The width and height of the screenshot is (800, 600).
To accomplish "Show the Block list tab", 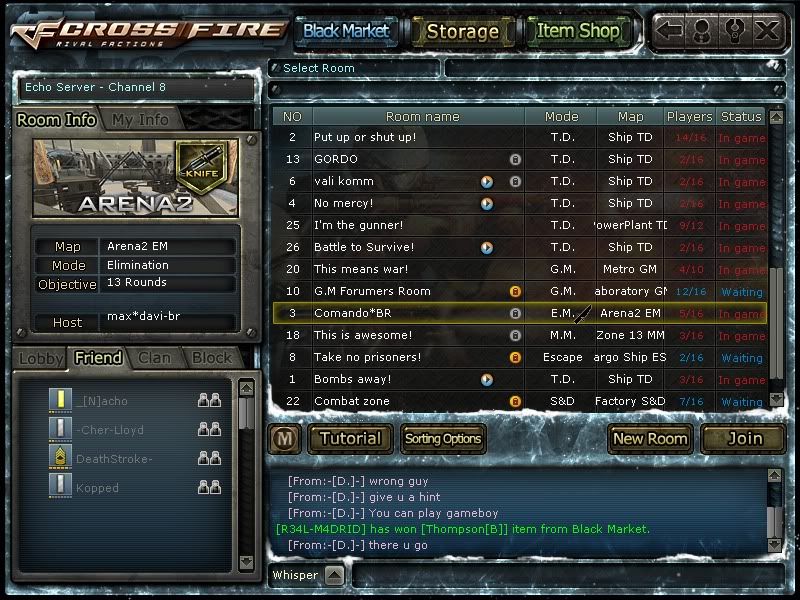I will tap(212, 357).
